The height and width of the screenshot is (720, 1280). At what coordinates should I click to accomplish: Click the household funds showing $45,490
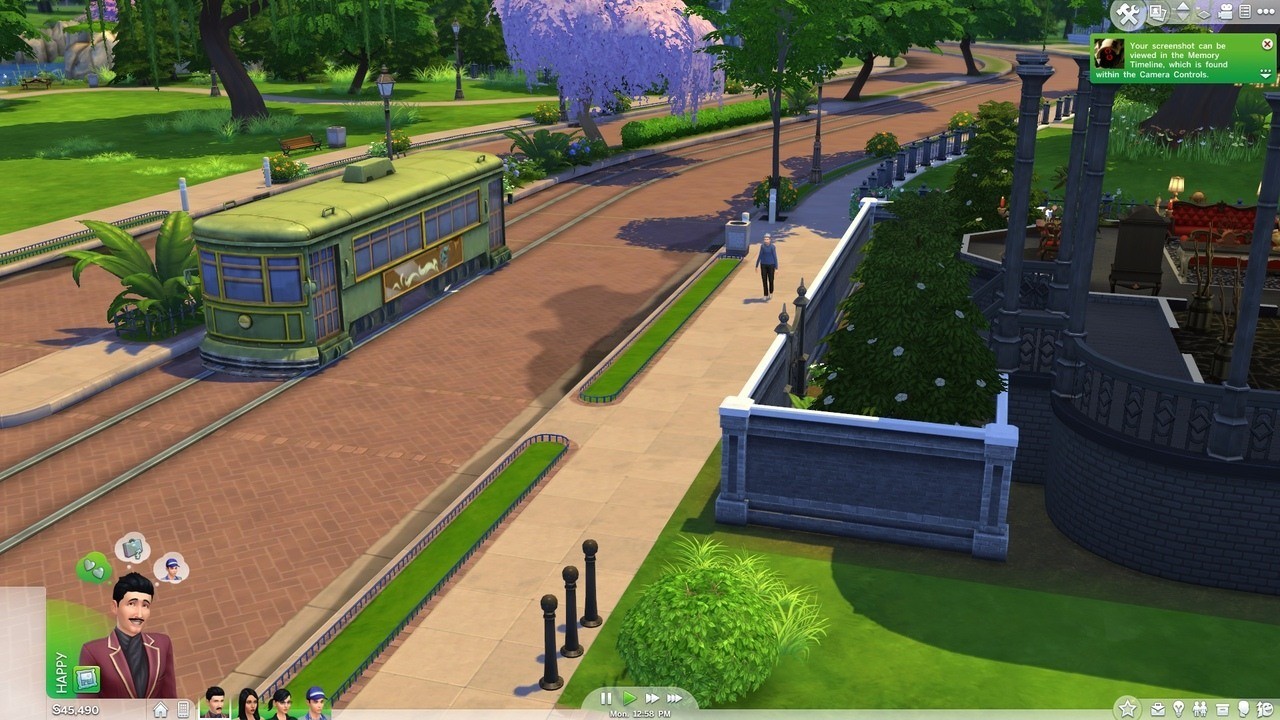75,708
